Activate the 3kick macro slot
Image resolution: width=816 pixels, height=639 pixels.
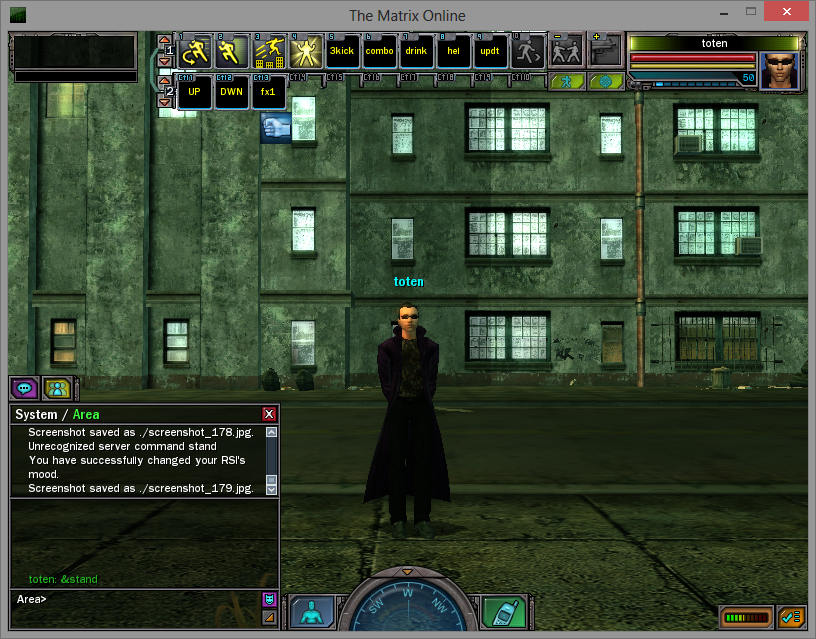pyautogui.click(x=342, y=52)
